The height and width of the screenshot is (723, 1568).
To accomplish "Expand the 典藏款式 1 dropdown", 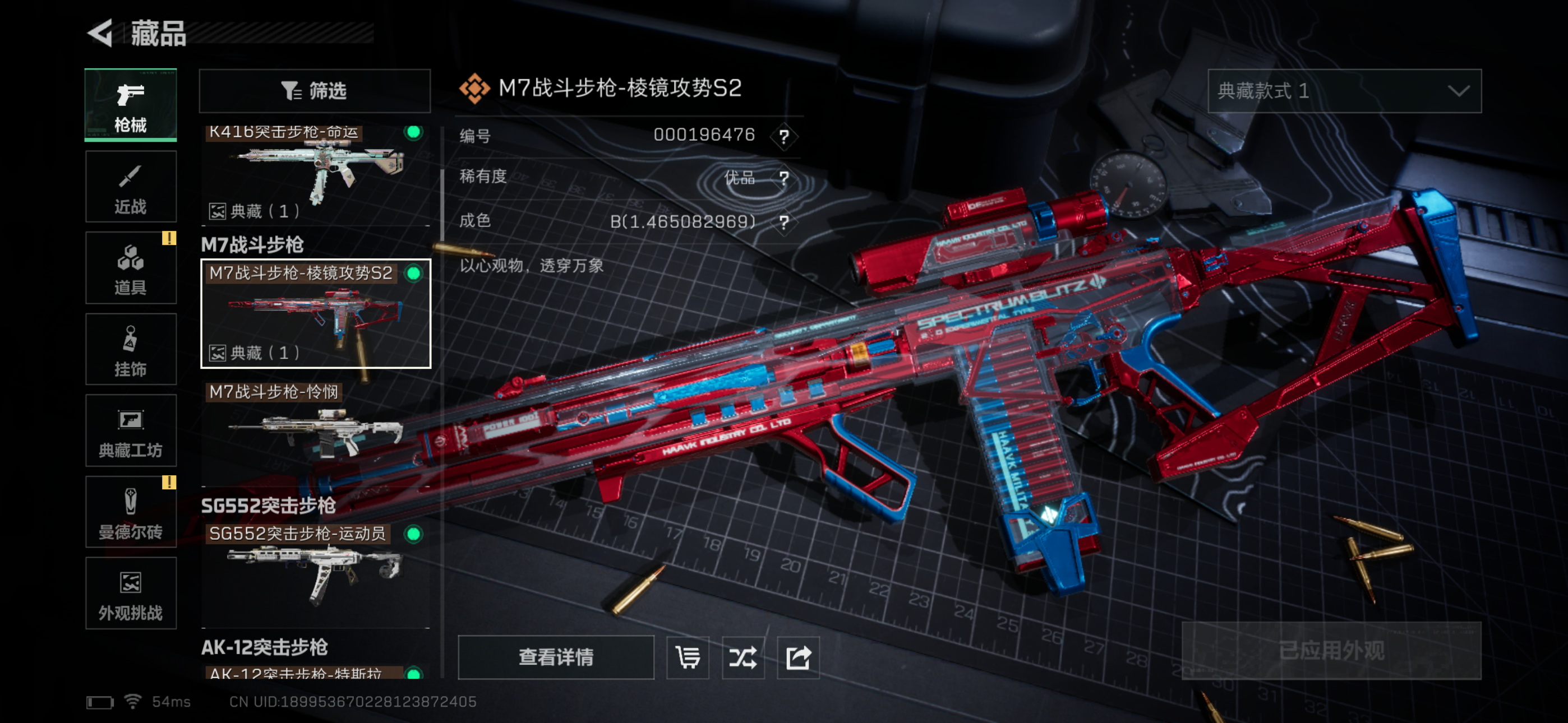I will 1344,91.
